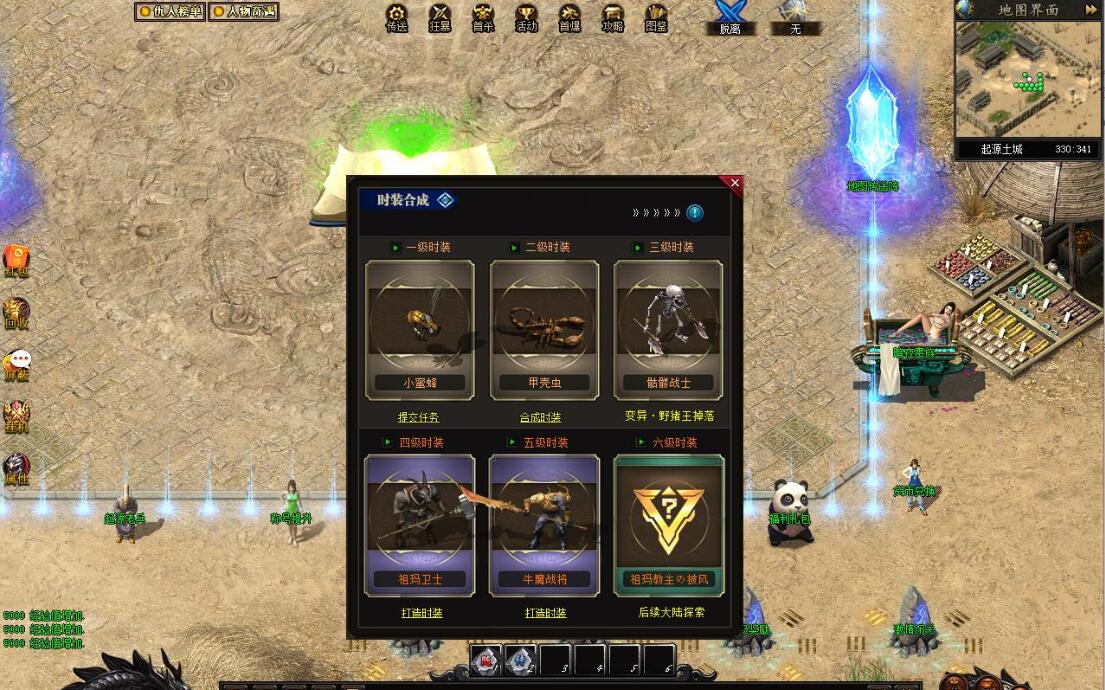Select the 小蜜蜂 costume card
Viewport: 1105px width, 690px height.
(x=420, y=329)
